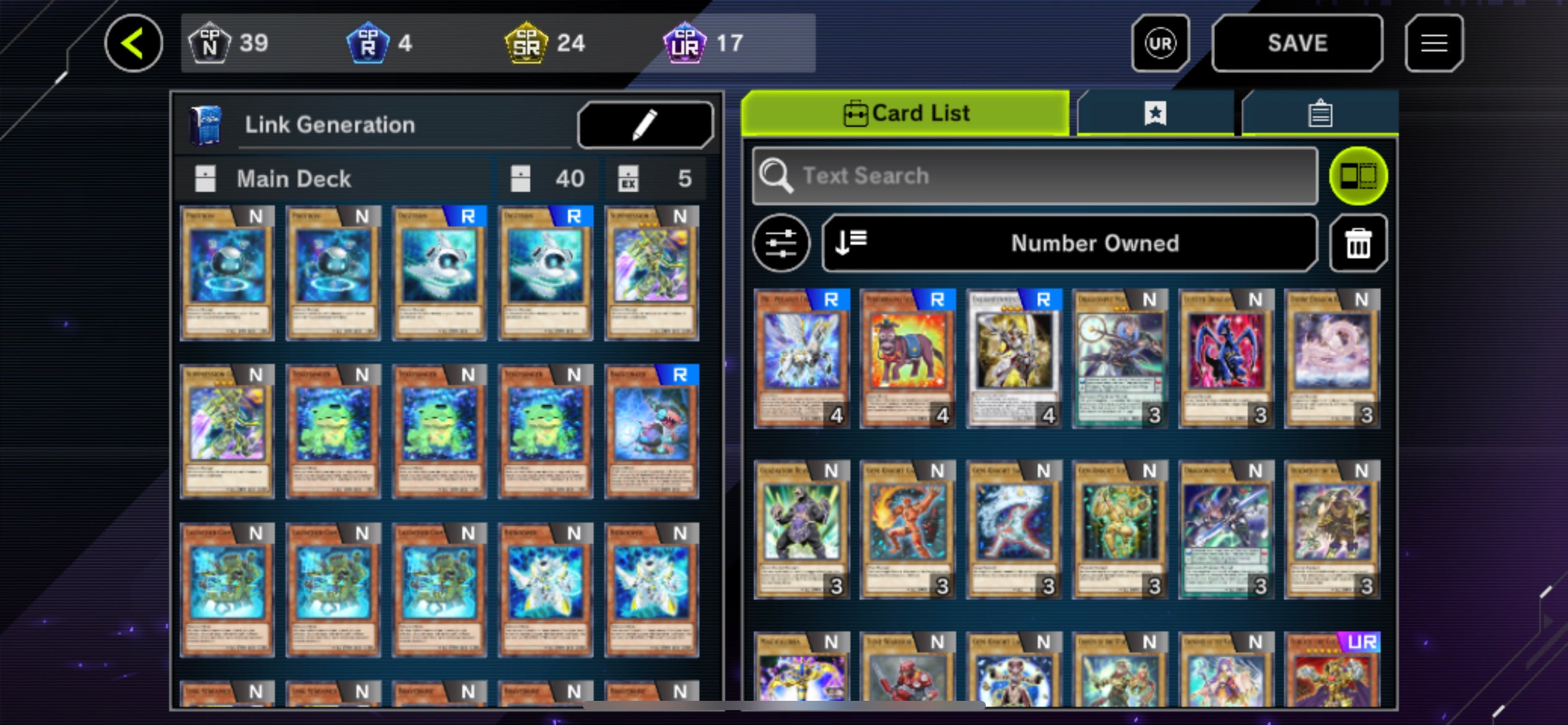Click the Text Search input field
This screenshot has height=725, width=1568.
pos(1034,175)
